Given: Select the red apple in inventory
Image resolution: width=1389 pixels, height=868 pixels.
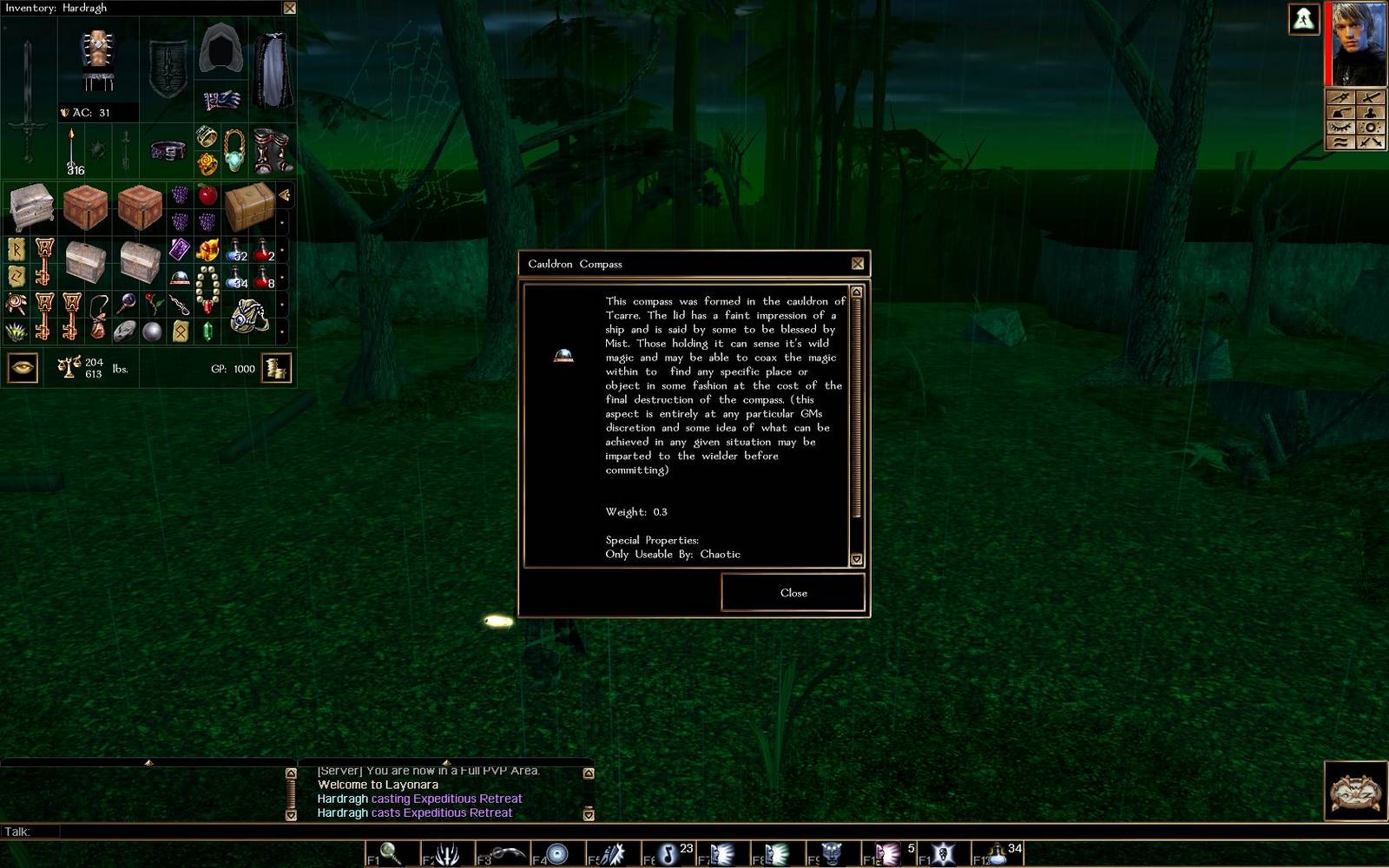Looking at the screenshot, I should [207, 194].
